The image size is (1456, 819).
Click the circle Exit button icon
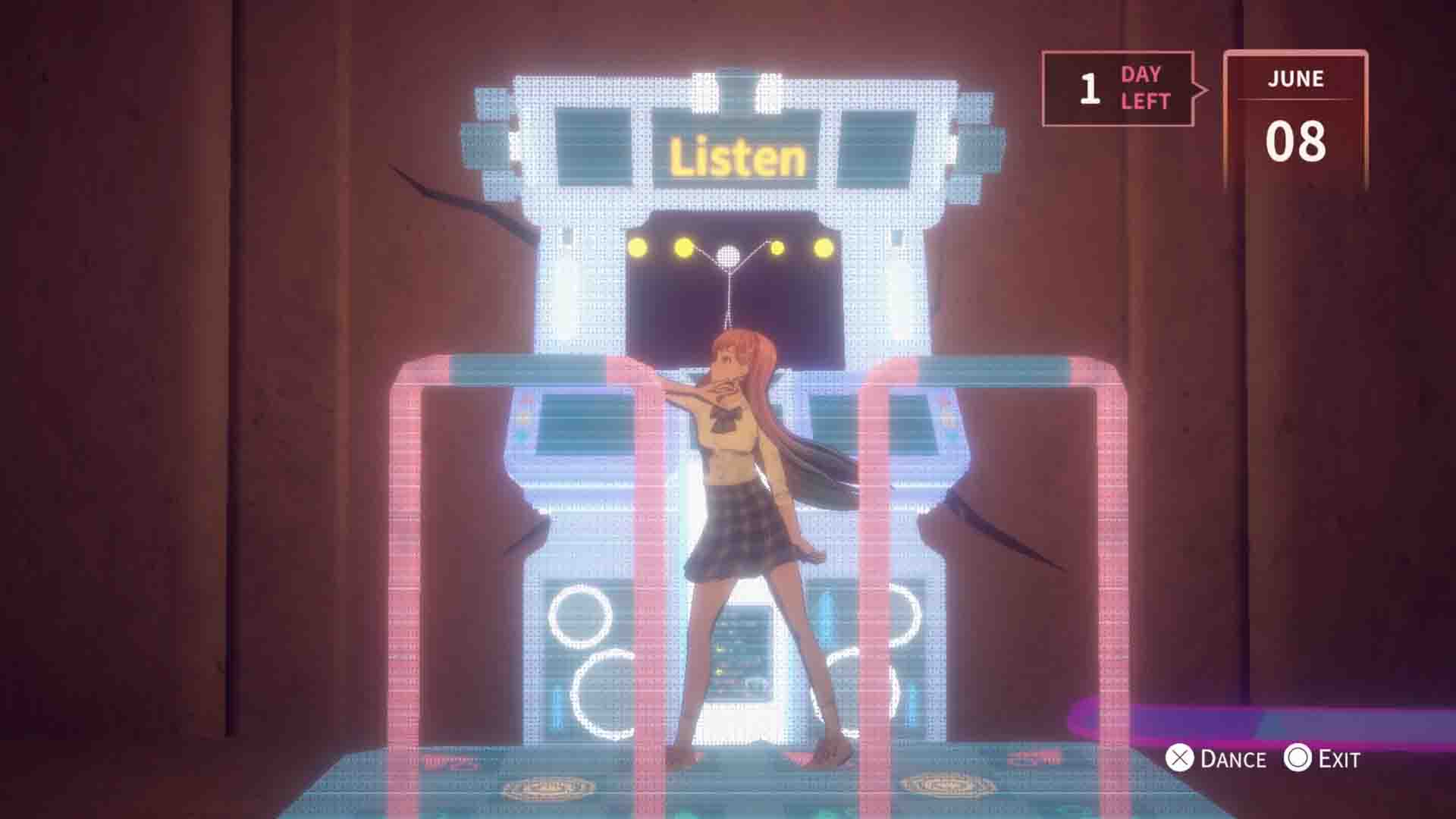pos(1299,758)
